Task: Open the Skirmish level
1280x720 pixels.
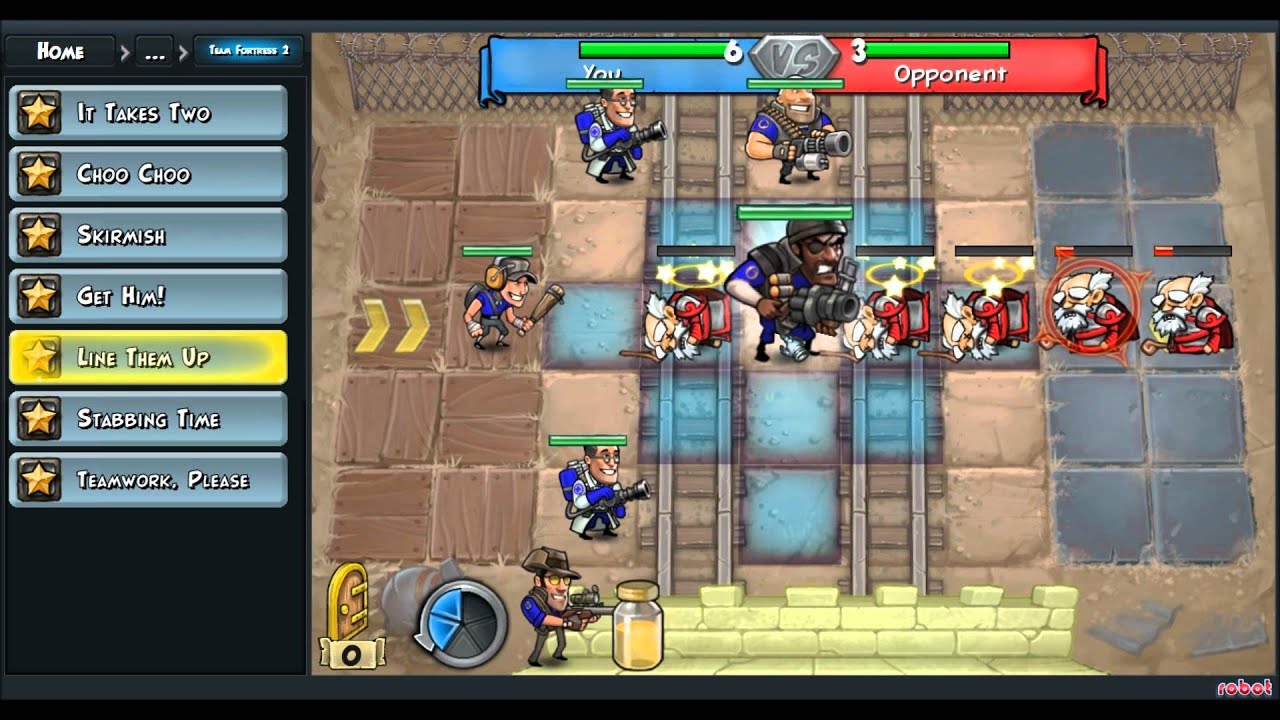Action: coord(148,236)
